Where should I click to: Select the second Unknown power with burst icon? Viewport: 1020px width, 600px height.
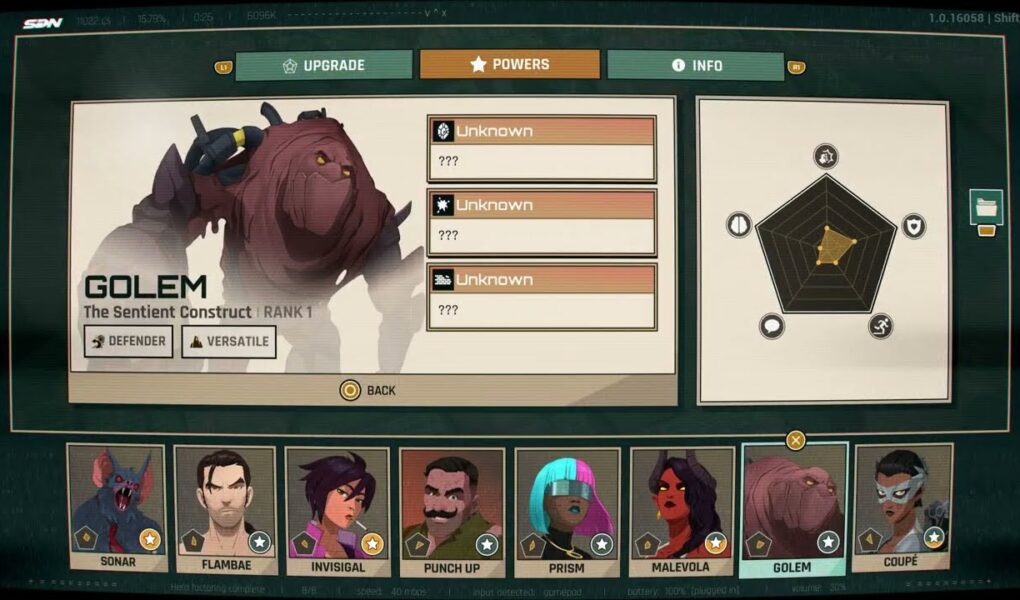click(x=541, y=222)
